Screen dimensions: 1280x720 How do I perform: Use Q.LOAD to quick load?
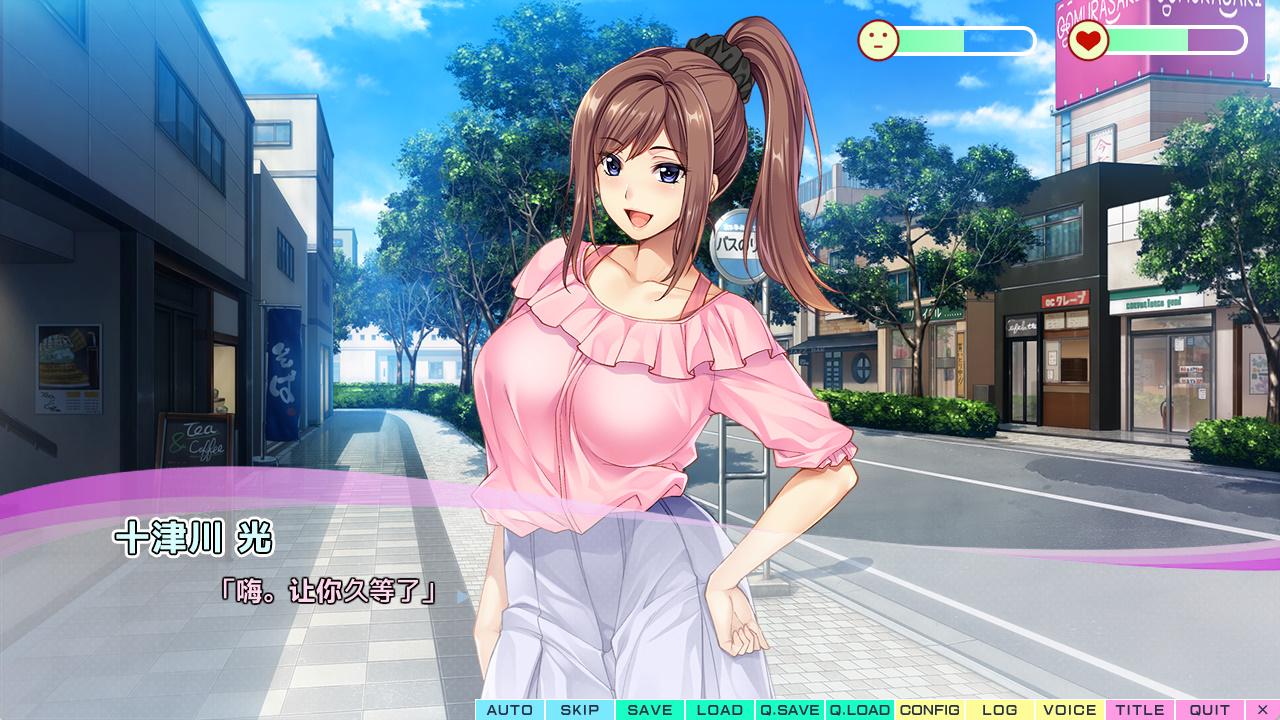[860, 710]
